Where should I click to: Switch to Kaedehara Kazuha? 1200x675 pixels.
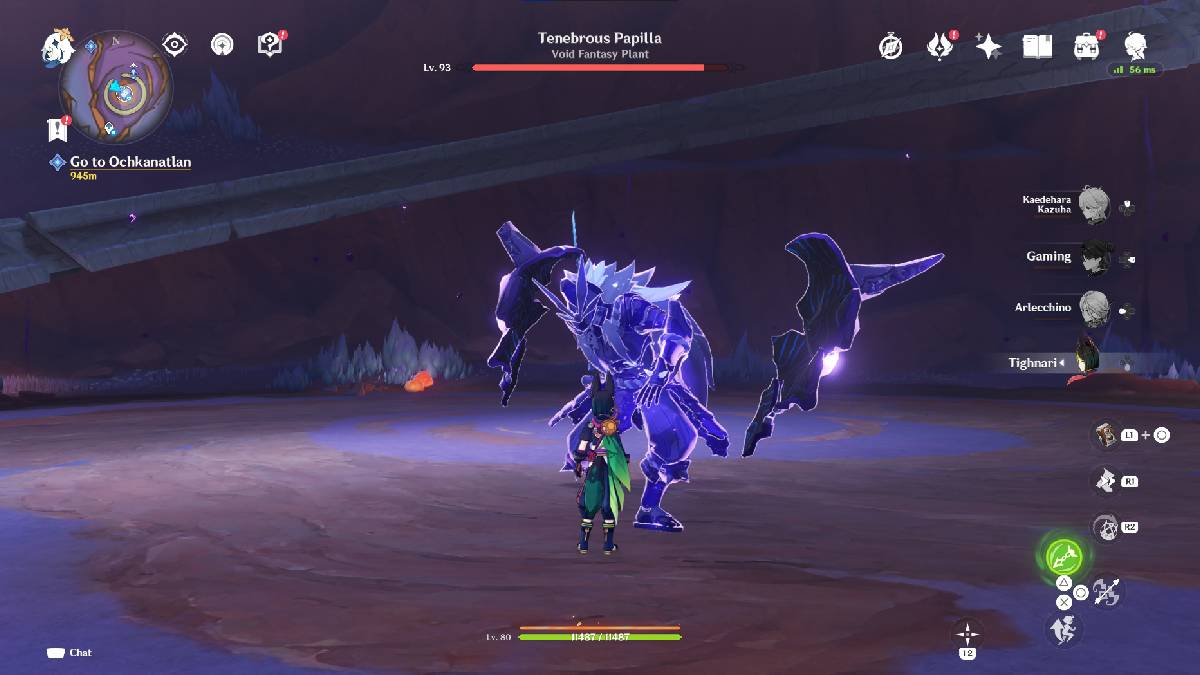[x=1096, y=206]
